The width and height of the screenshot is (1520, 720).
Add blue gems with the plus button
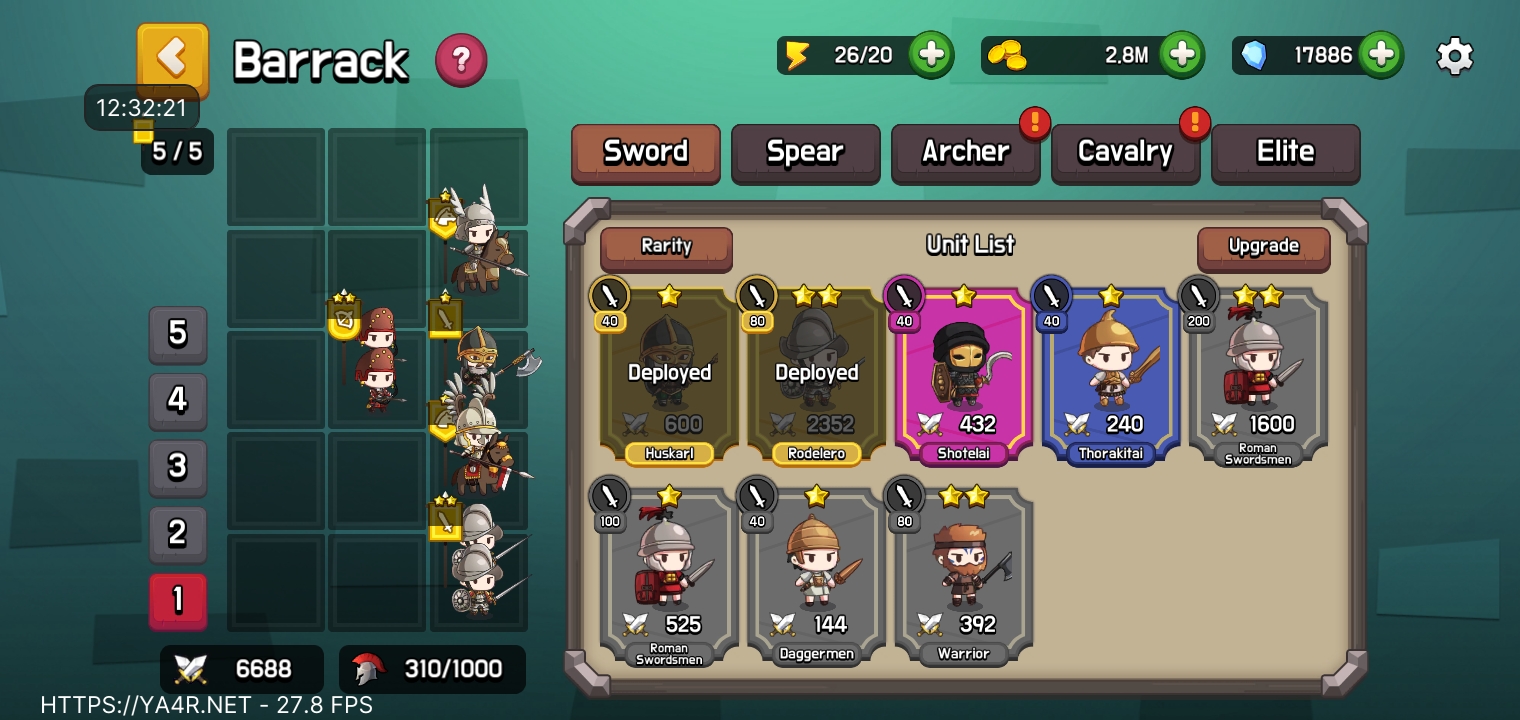[1380, 55]
